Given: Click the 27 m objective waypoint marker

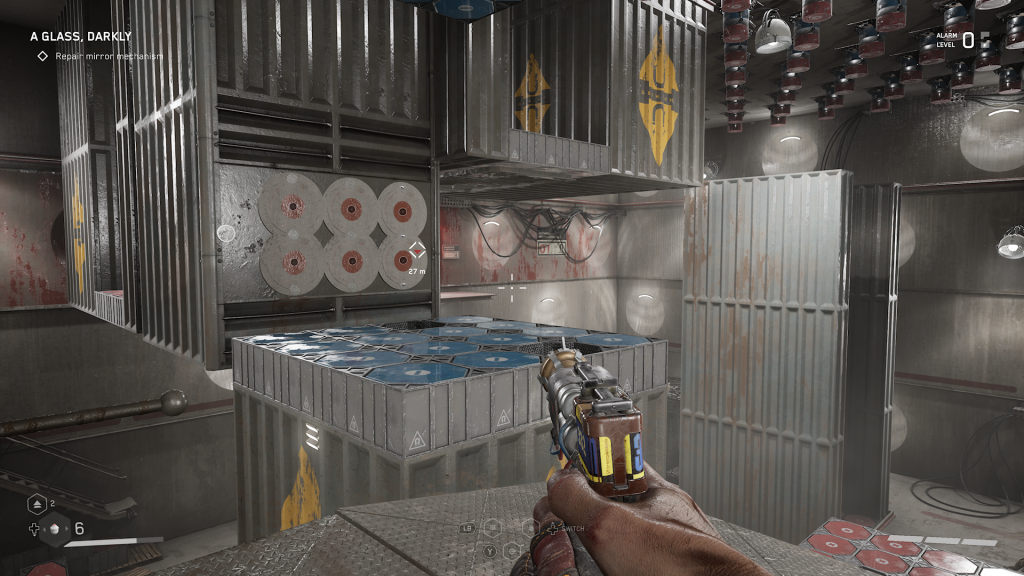Looking at the screenshot, I should point(418,252).
